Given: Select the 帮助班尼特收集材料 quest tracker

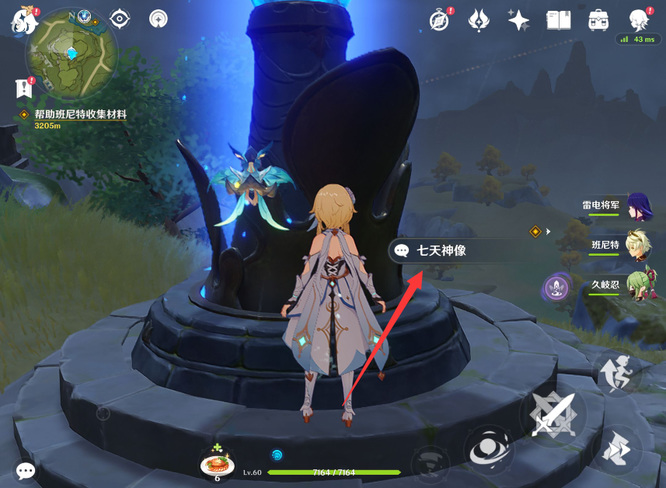Looking at the screenshot, I should (80, 115).
